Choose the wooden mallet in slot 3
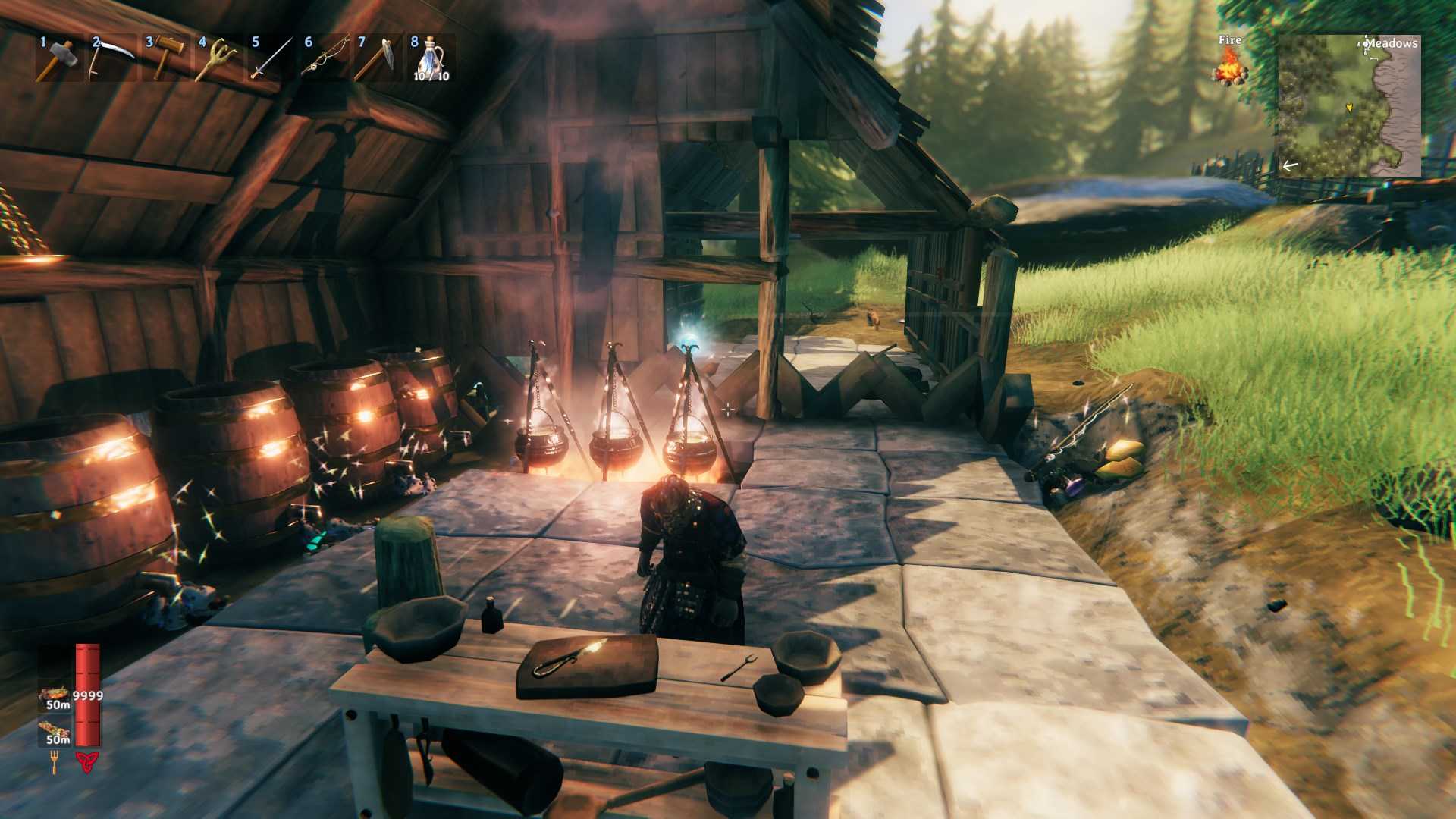1456x819 pixels. click(165, 58)
